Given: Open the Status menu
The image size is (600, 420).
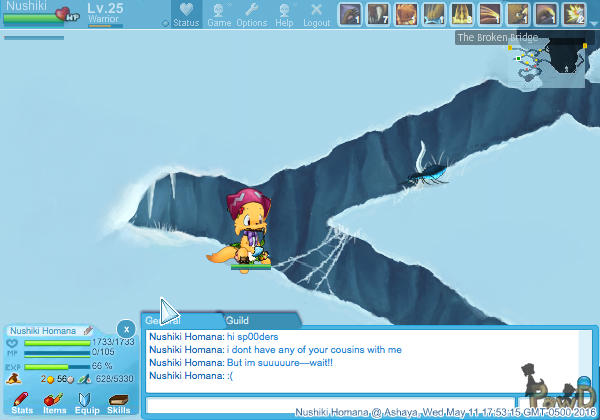Looking at the screenshot, I should click(185, 14).
